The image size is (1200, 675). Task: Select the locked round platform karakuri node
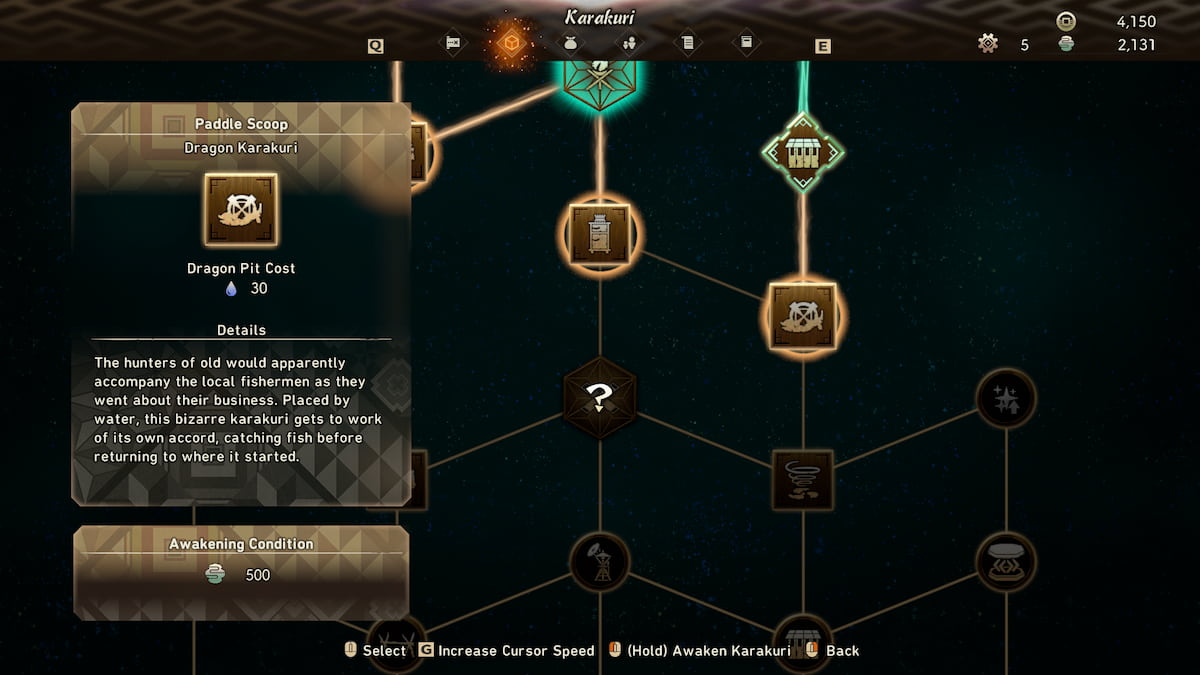point(1005,561)
